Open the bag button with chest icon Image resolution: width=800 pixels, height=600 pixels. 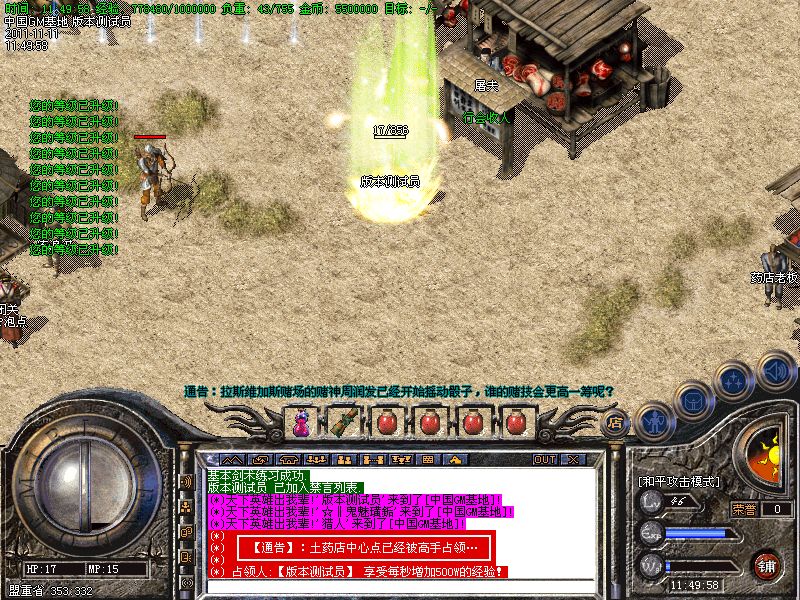click(x=692, y=399)
